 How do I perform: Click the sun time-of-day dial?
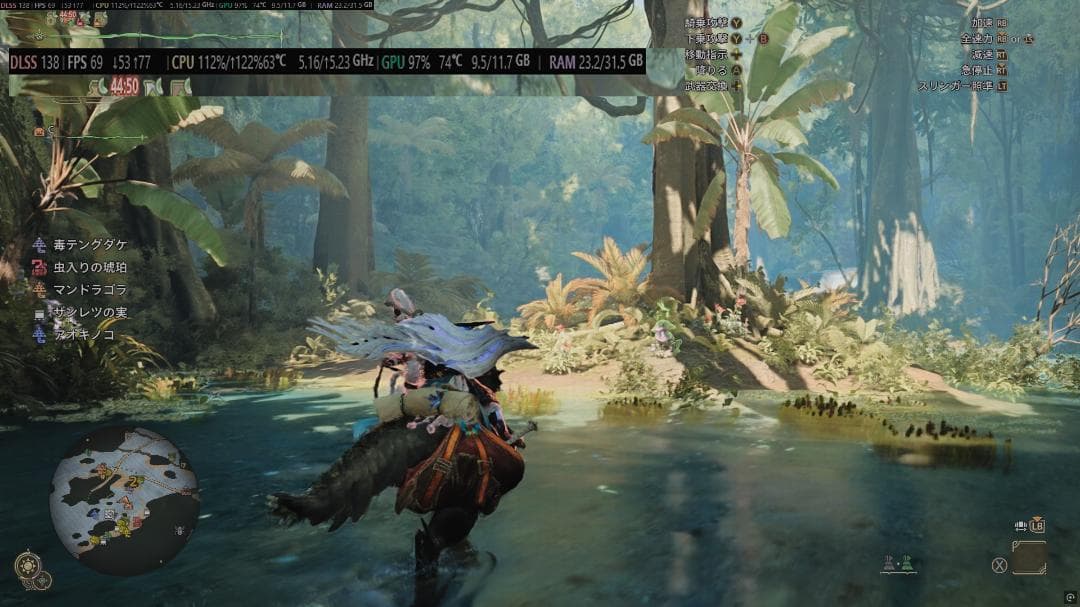click(28, 567)
